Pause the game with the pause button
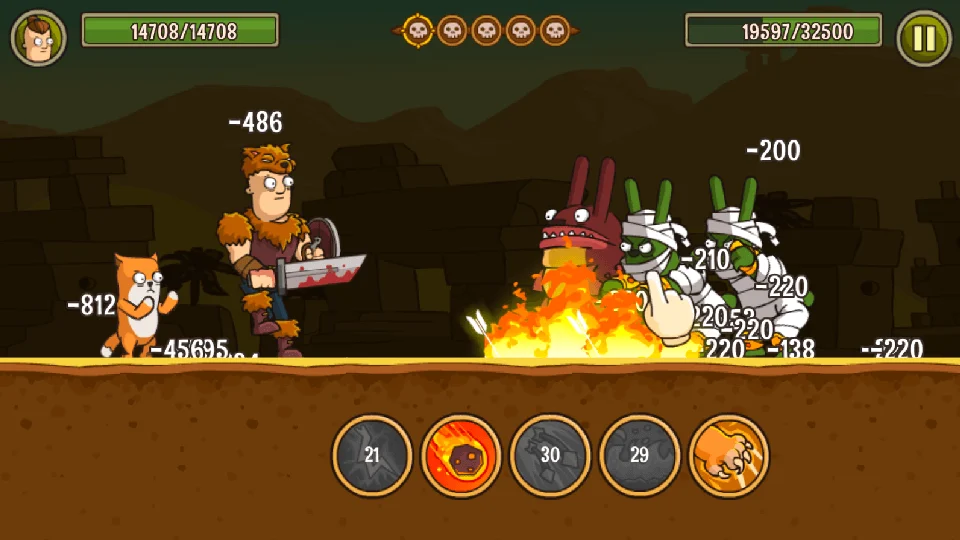Image resolution: width=960 pixels, height=540 pixels. tap(924, 38)
